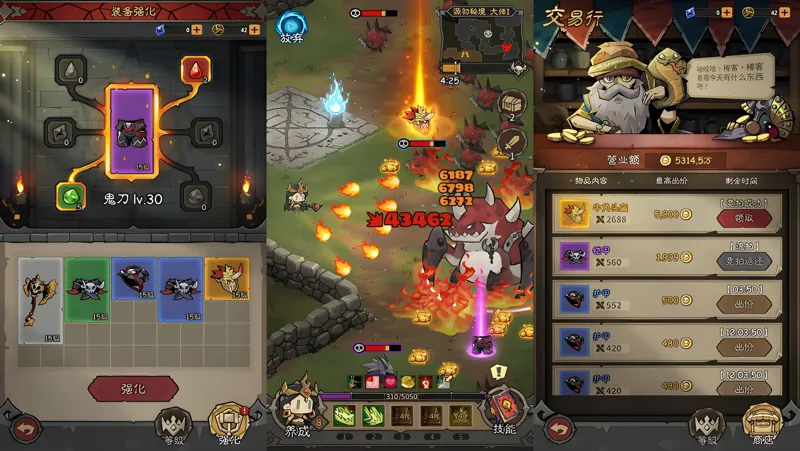Open the 技能 skill book button
Viewport: 800px width, 451px height.
tap(505, 410)
